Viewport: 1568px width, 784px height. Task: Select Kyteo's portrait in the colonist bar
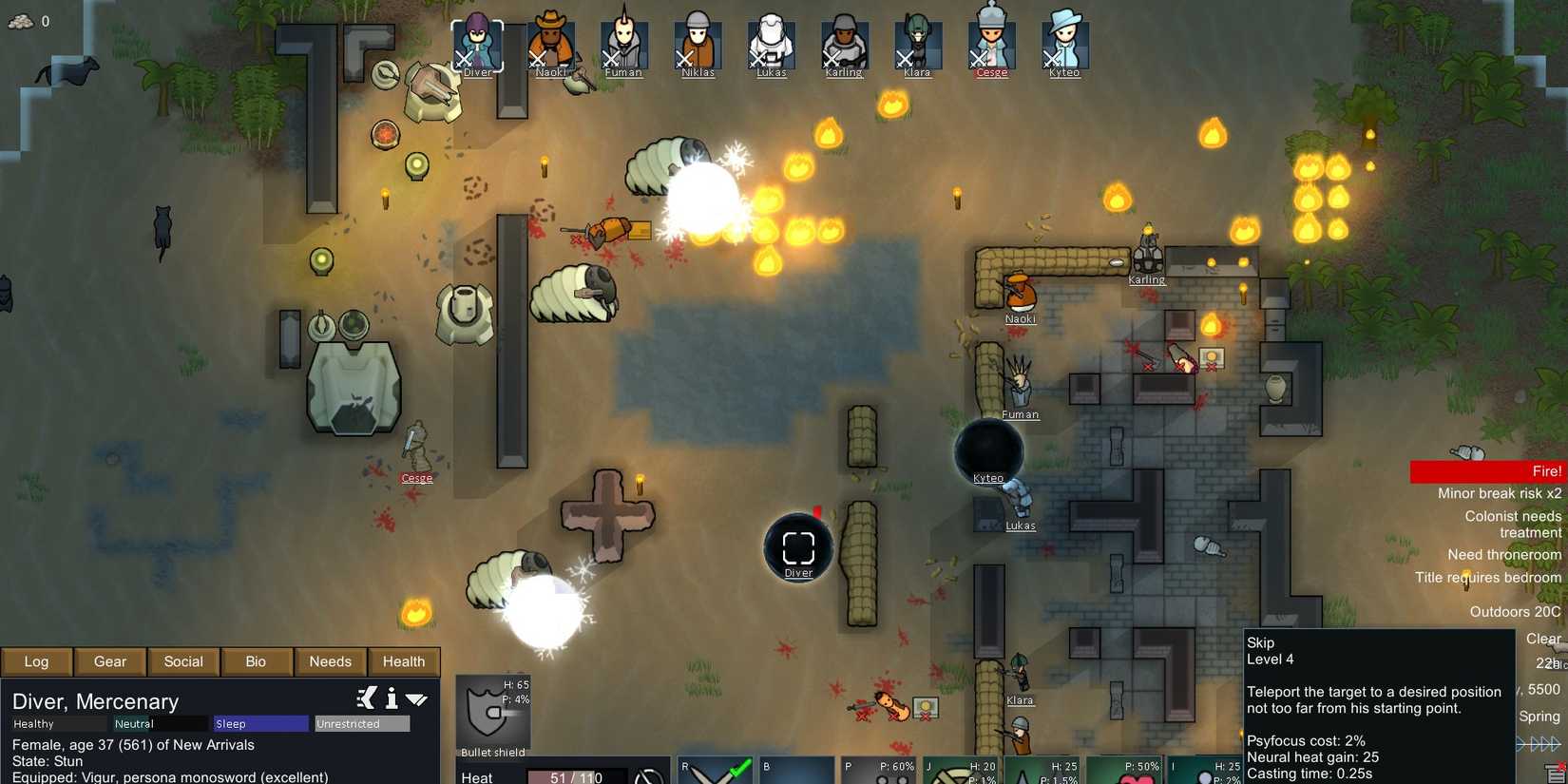click(1063, 40)
